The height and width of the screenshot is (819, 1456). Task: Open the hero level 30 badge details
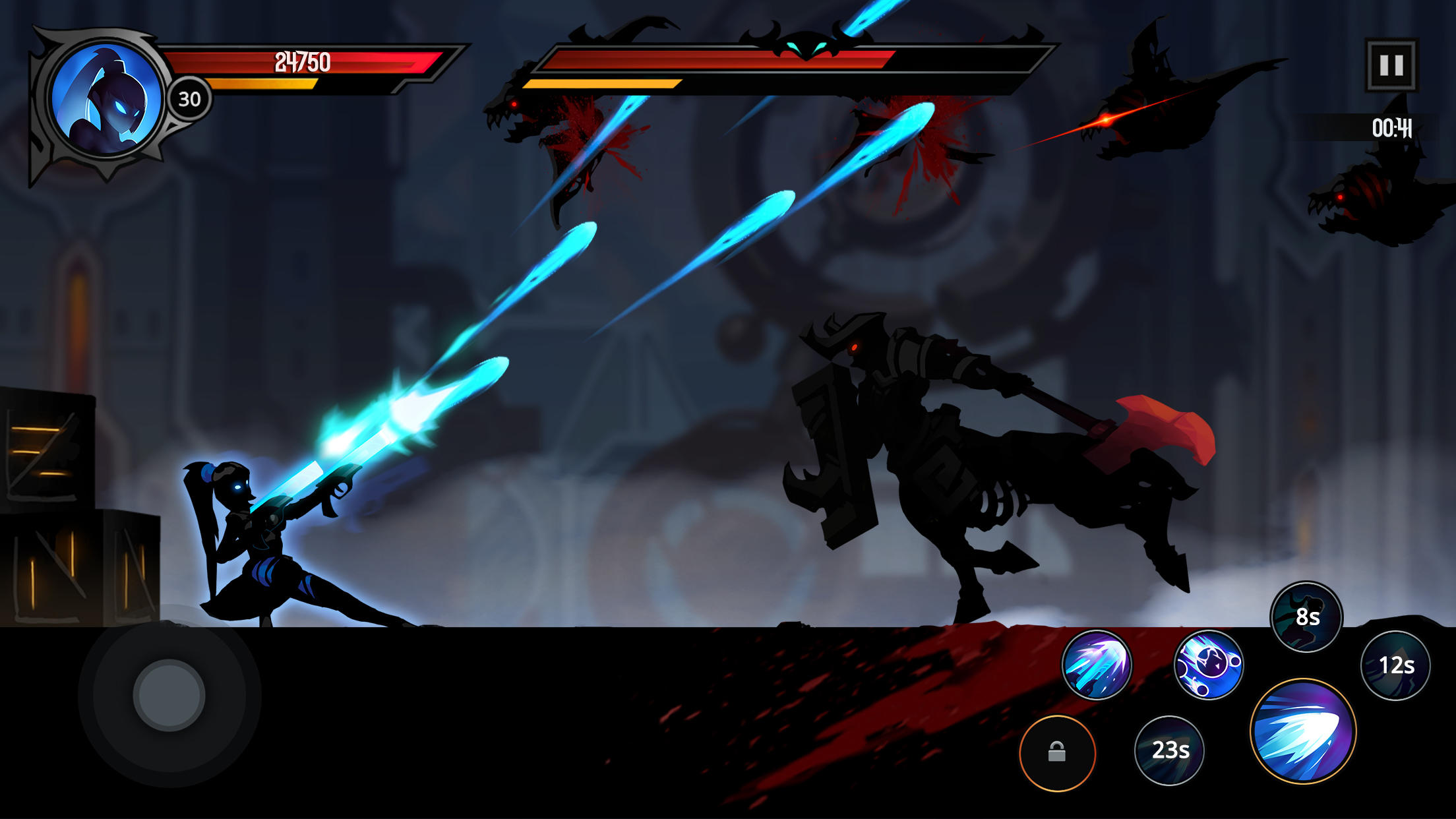click(189, 100)
